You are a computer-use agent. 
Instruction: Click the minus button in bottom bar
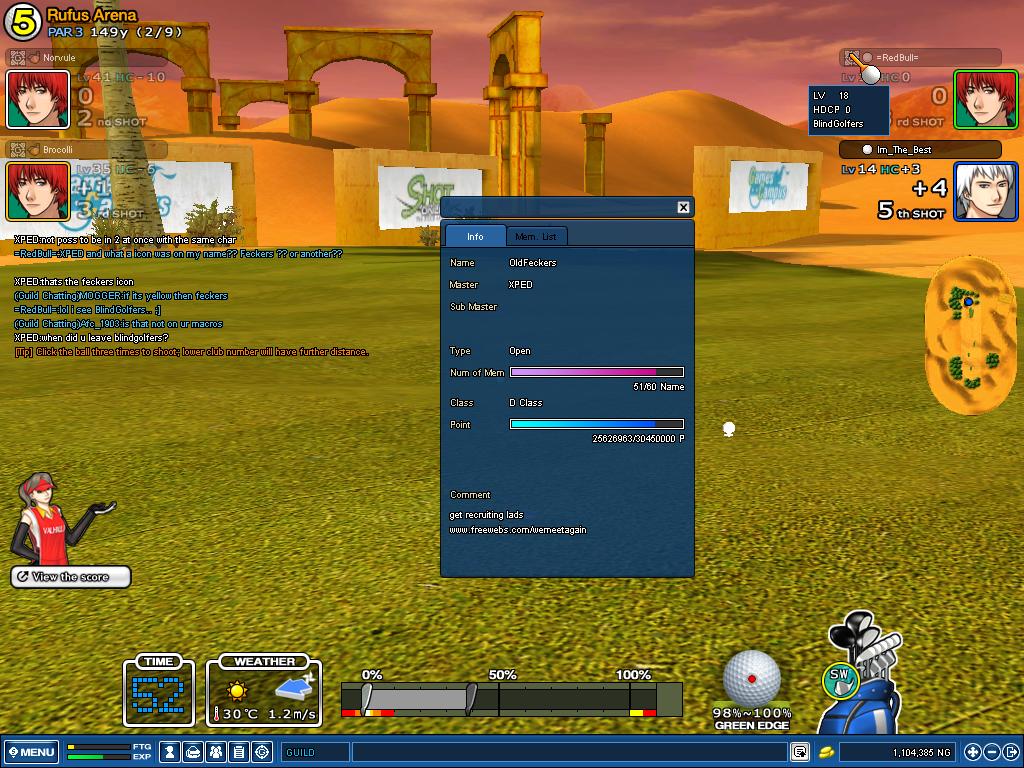[992, 752]
